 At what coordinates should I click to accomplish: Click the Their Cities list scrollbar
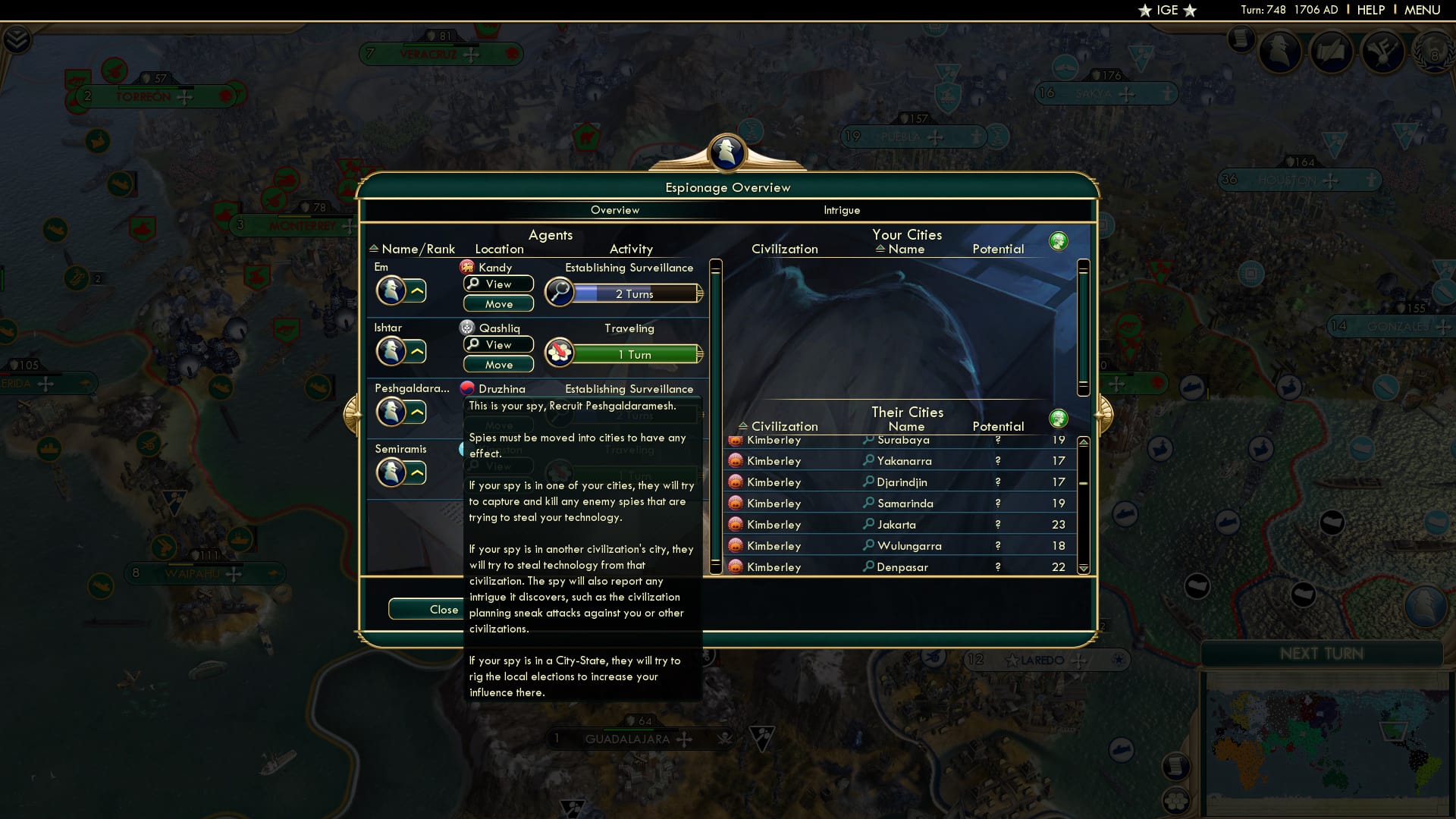[1082, 504]
